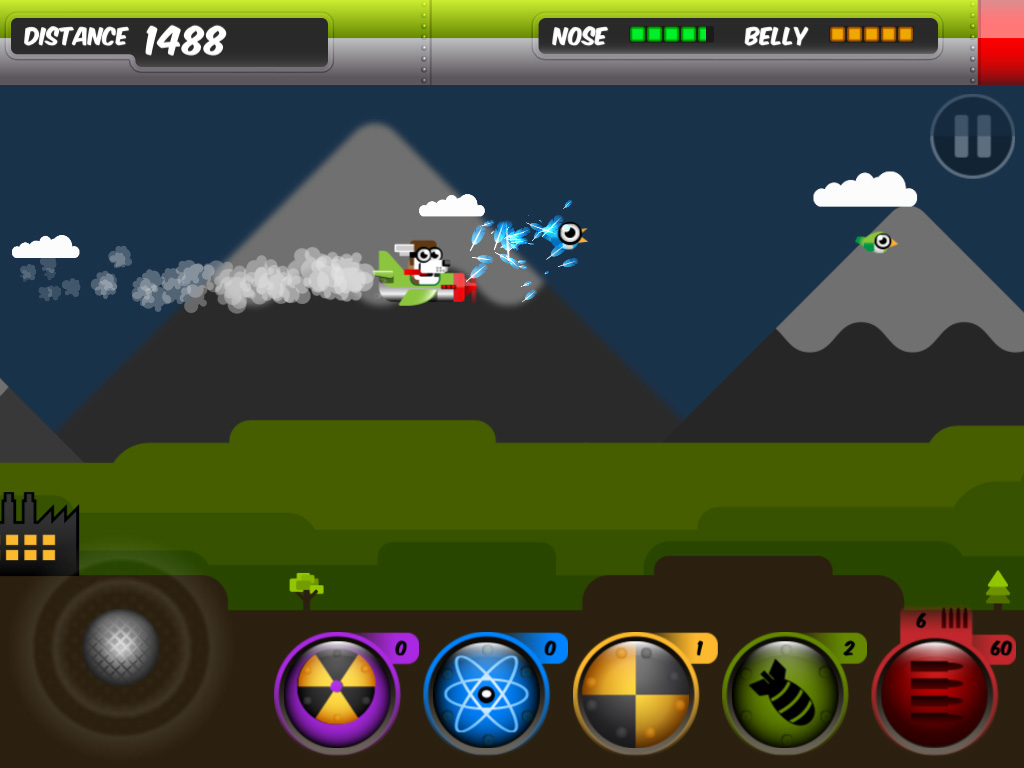Pause the game
1024x768 pixels.
(x=972, y=137)
